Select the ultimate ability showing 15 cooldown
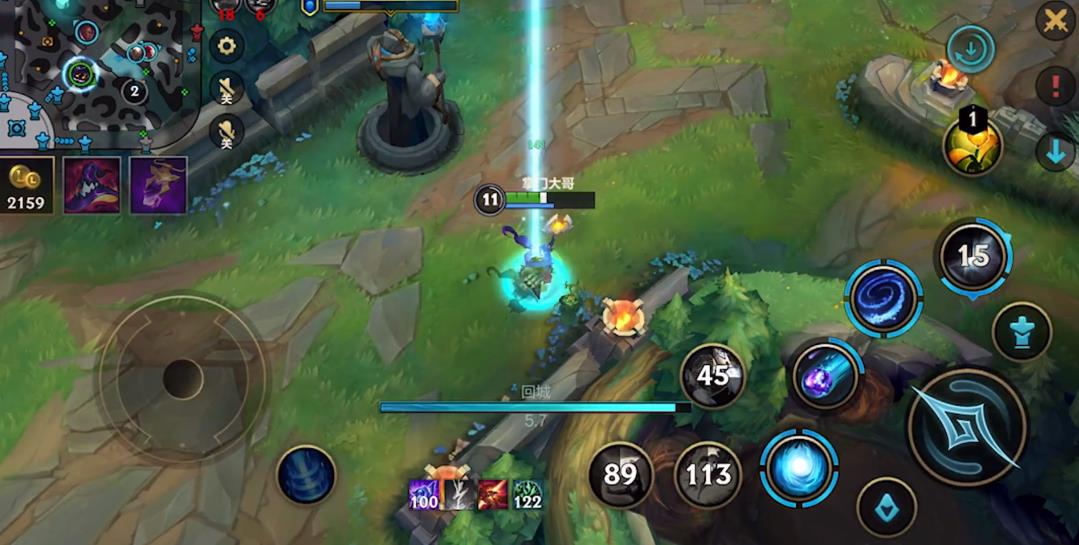This screenshot has height=545, width=1079. pos(973,256)
